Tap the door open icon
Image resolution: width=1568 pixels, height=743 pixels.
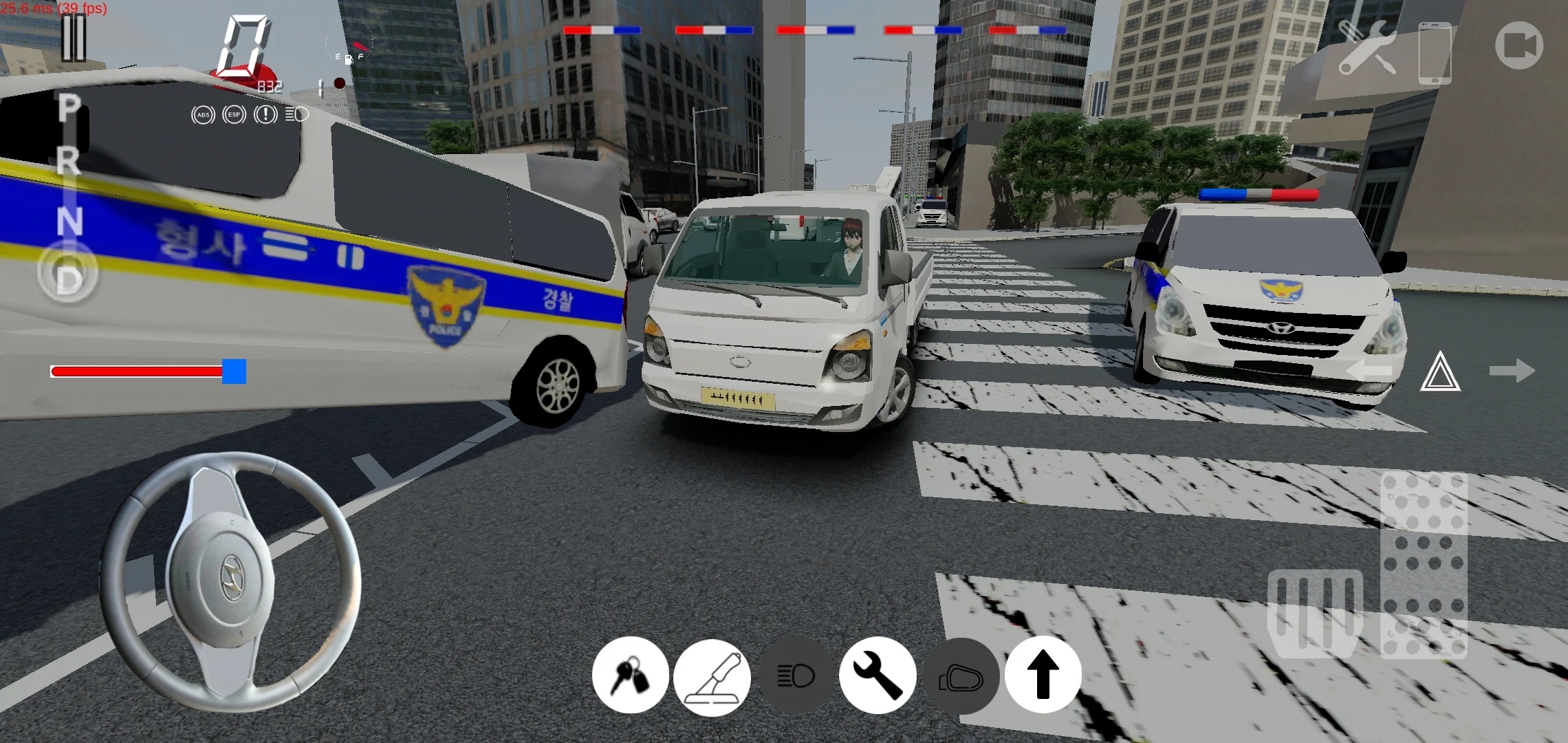tap(961, 676)
